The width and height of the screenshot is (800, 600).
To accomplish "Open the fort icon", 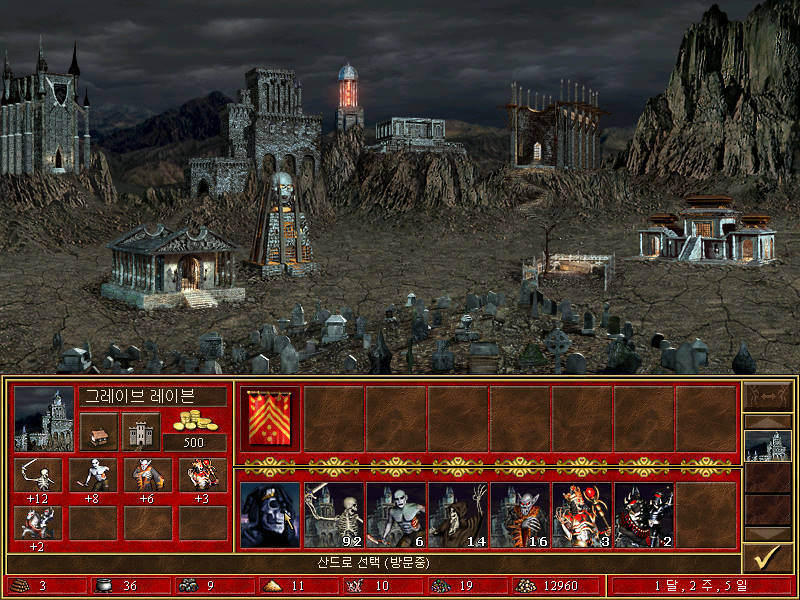I will point(141,432).
